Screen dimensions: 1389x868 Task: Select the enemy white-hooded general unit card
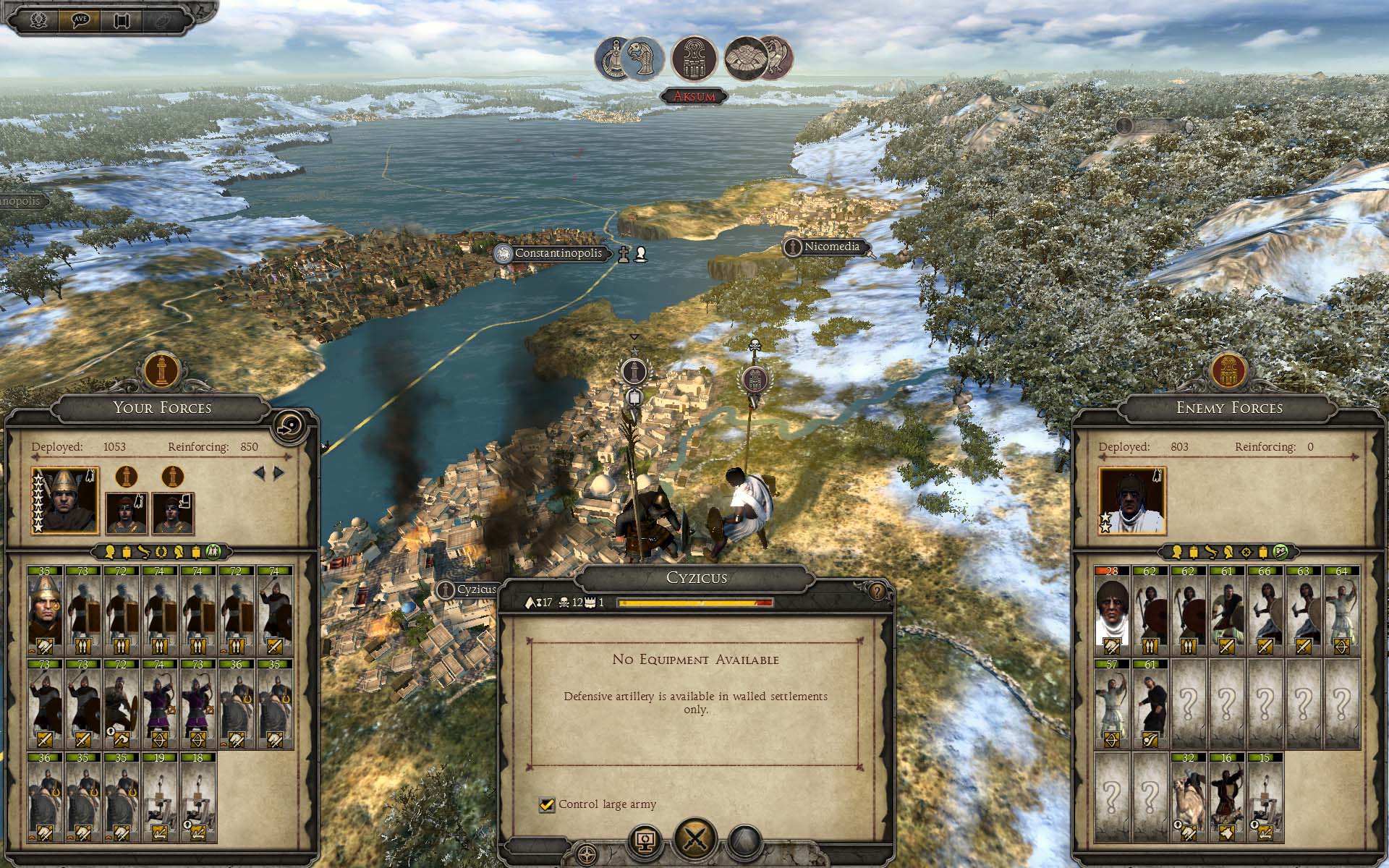pos(1112,608)
